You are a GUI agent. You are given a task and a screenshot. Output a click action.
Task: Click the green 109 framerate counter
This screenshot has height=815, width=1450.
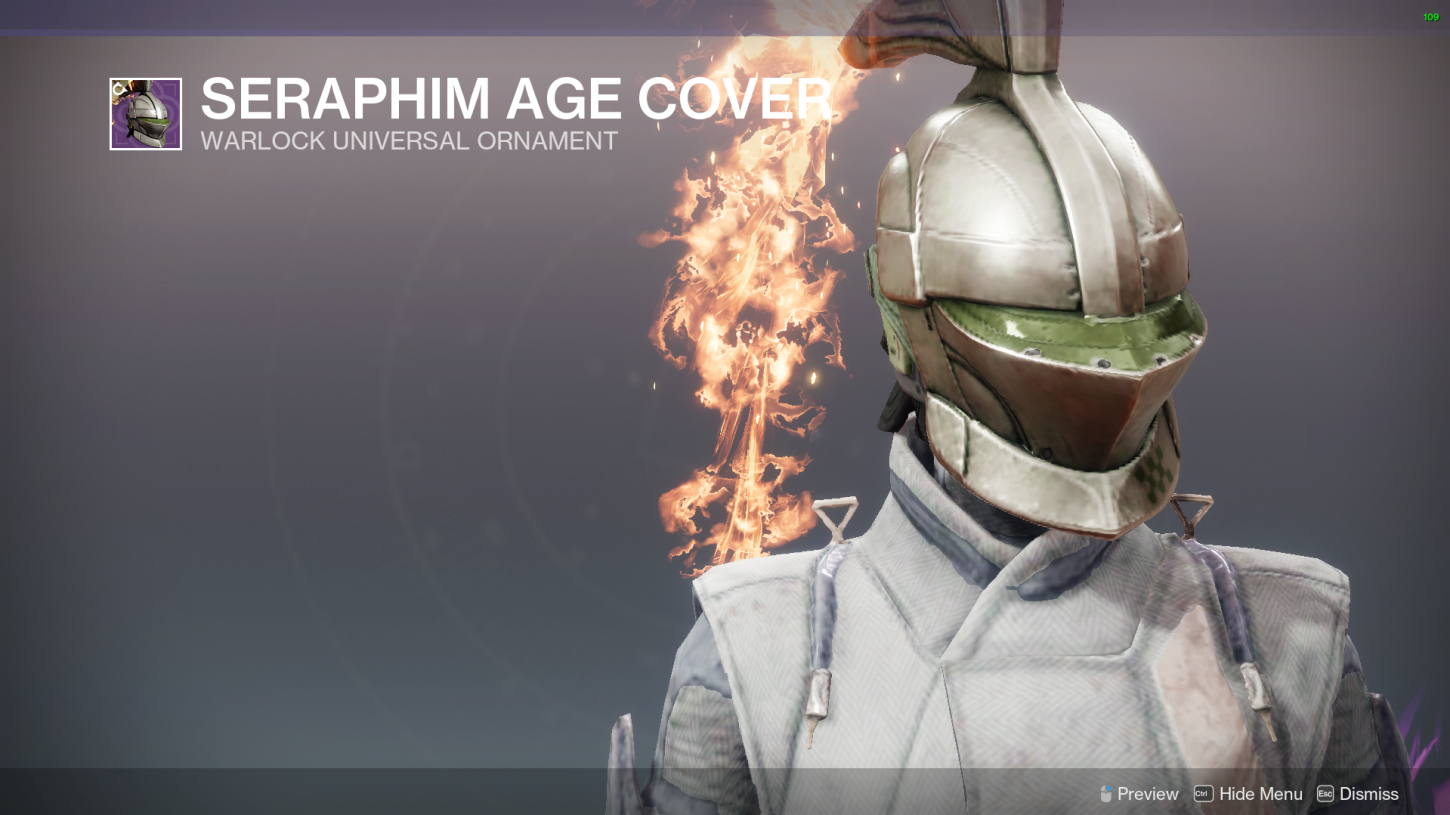pos(1429,17)
